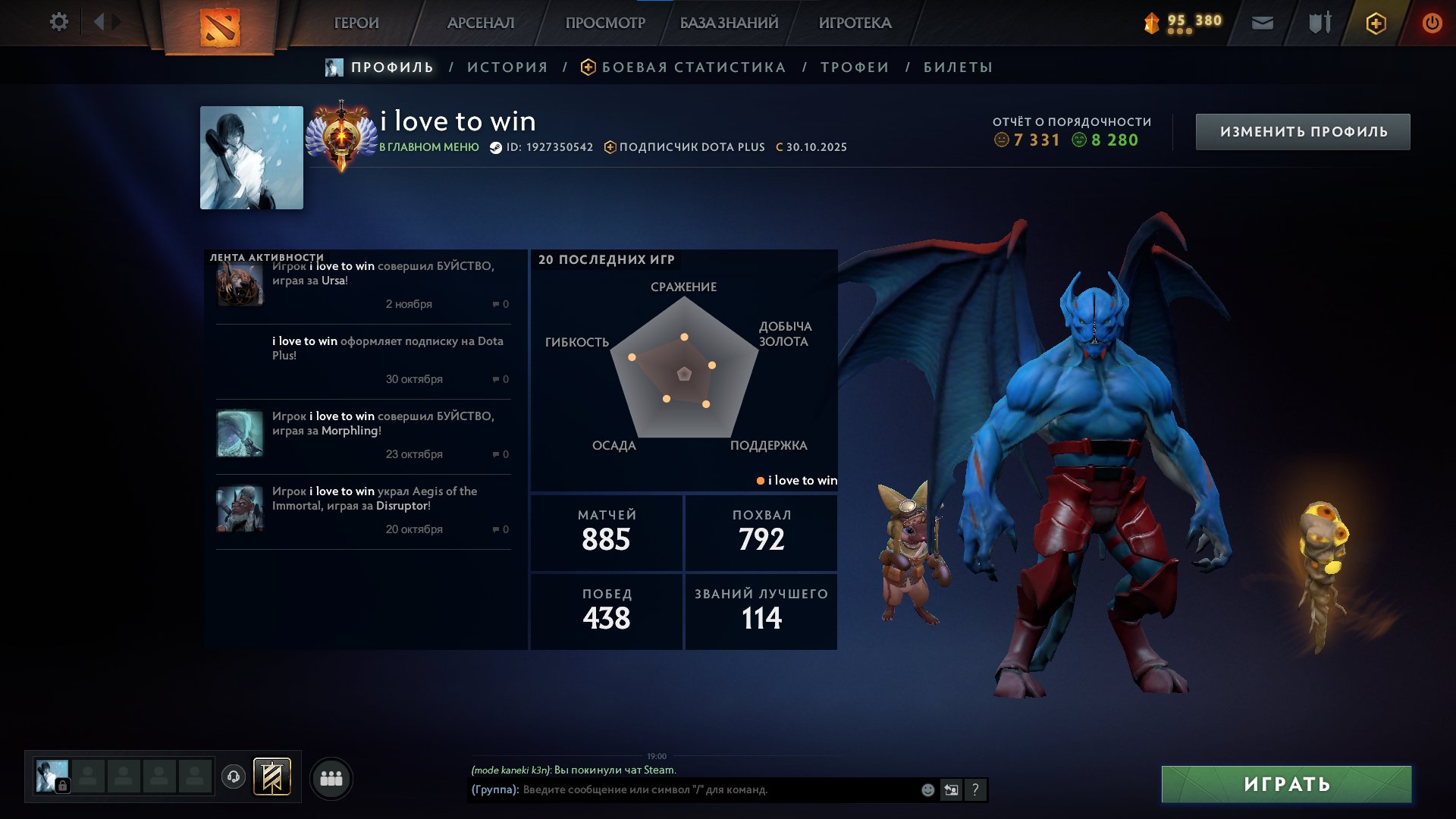
Task: Click the emoticon smiley in the chat bar
Action: point(927,789)
